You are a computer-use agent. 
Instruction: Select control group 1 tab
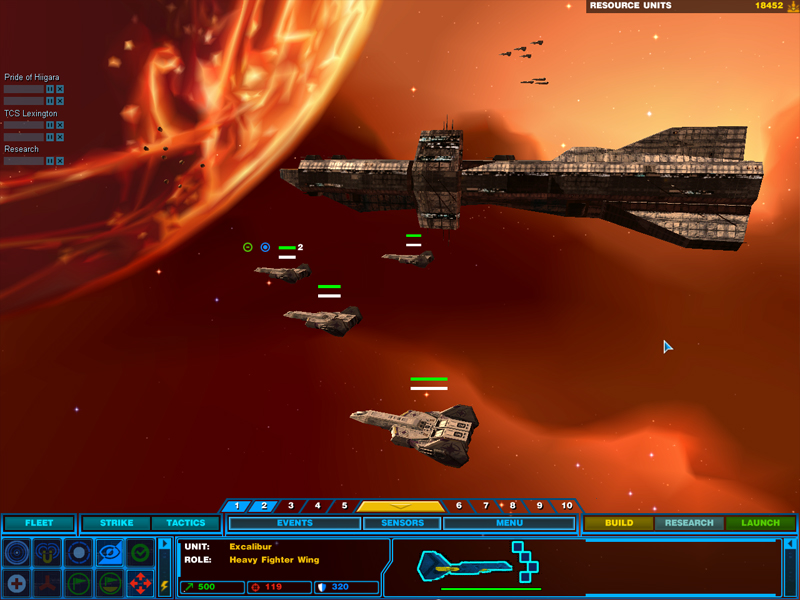click(237, 506)
